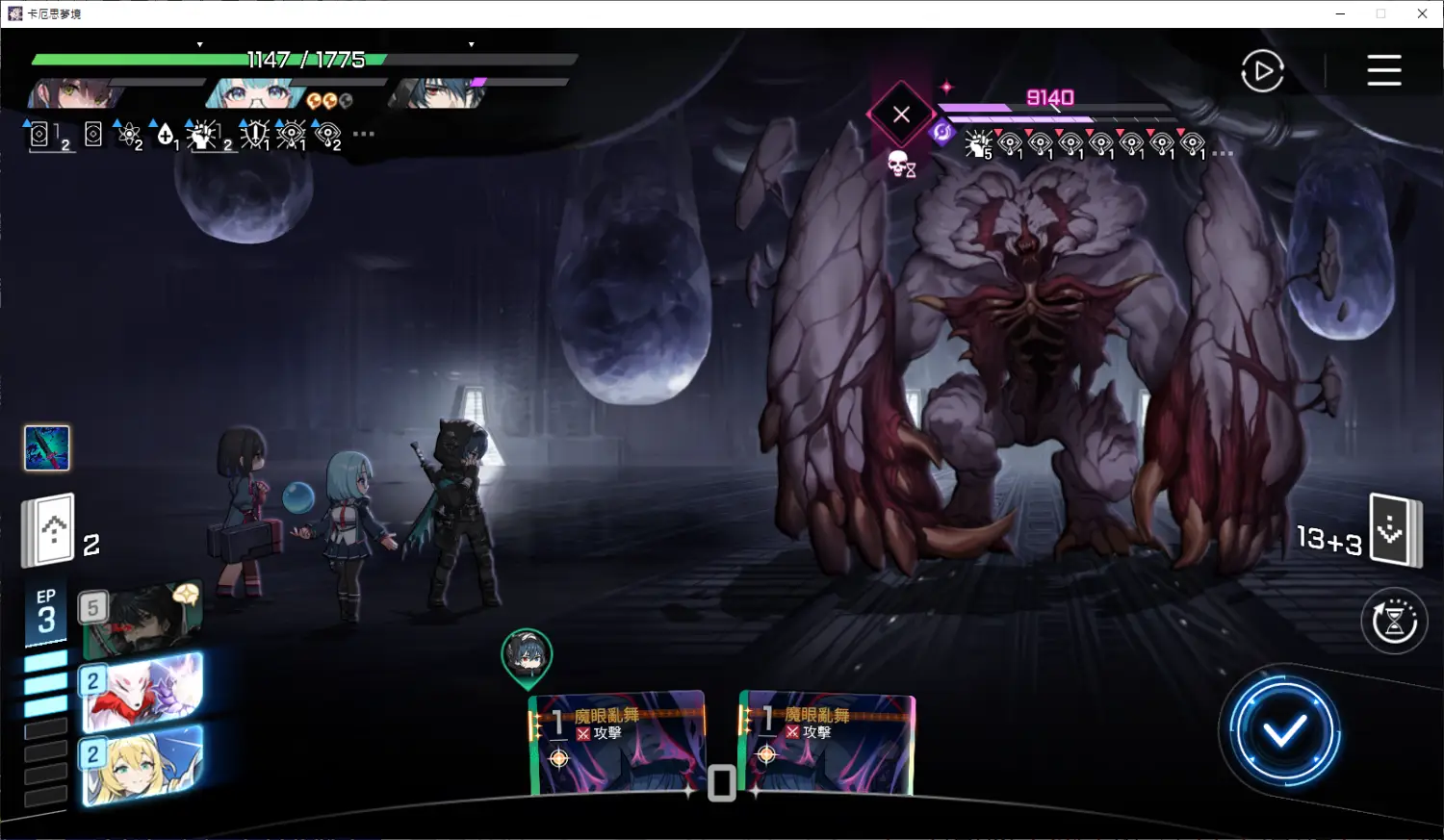Open the draw pile deck
Image resolution: width=1444 pixels, height=840 pixels.
tap(50, 530)
